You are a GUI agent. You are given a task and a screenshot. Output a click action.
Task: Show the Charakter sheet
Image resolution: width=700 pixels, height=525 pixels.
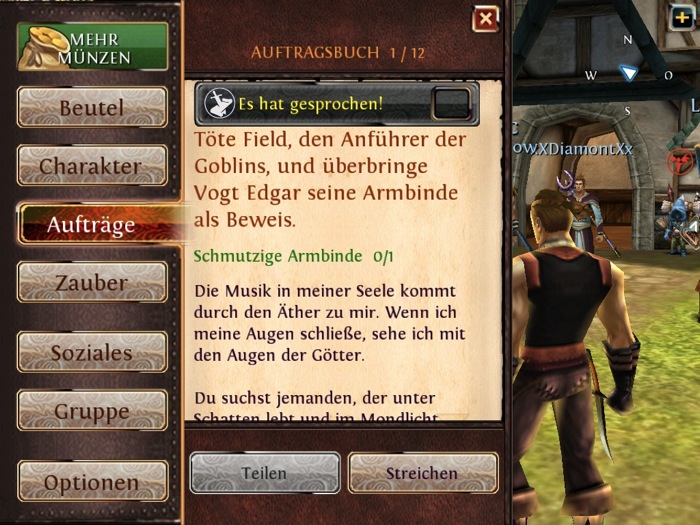pos(92,165)
